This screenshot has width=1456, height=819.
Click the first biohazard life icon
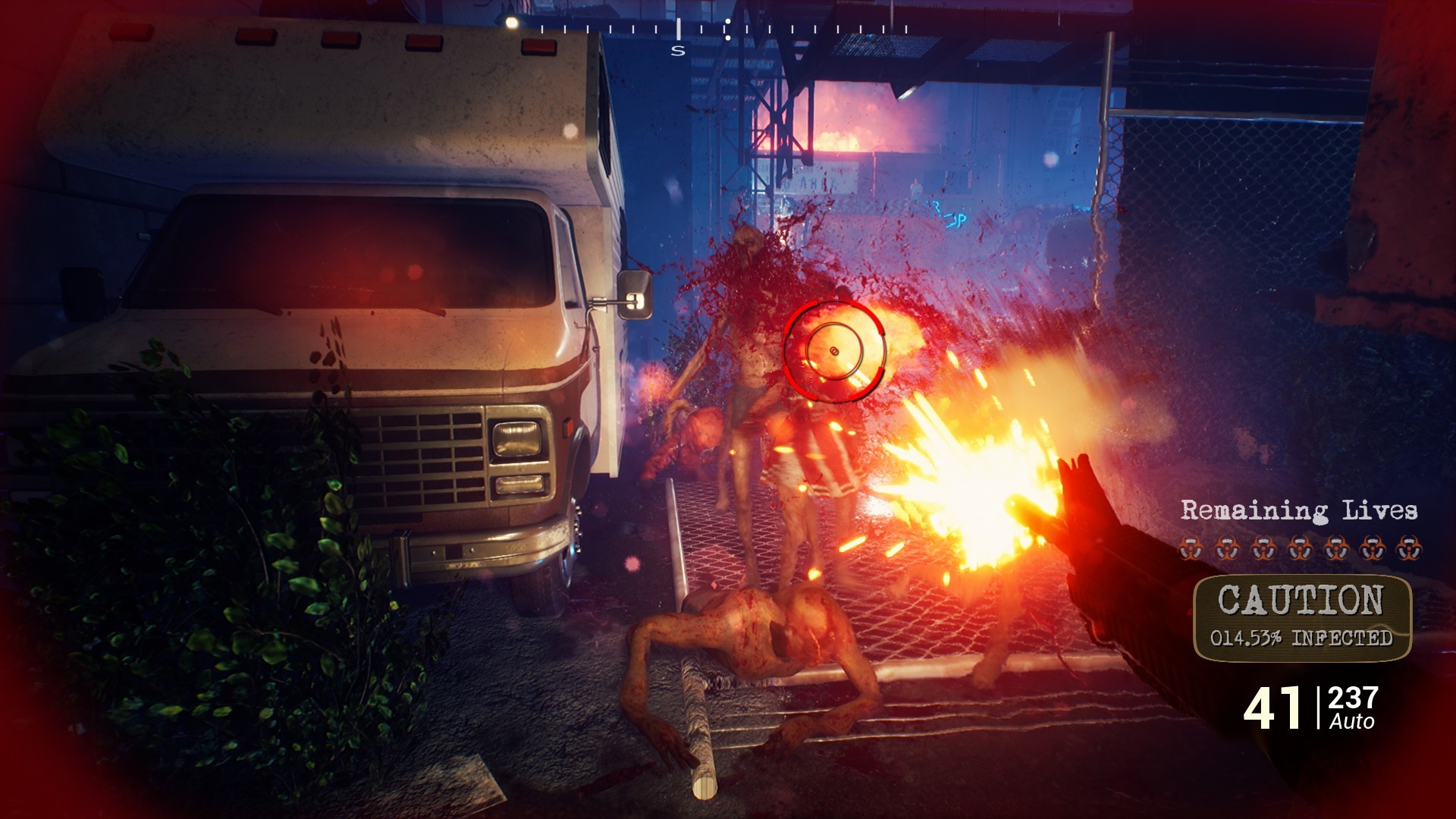(x=1190, y=547)
